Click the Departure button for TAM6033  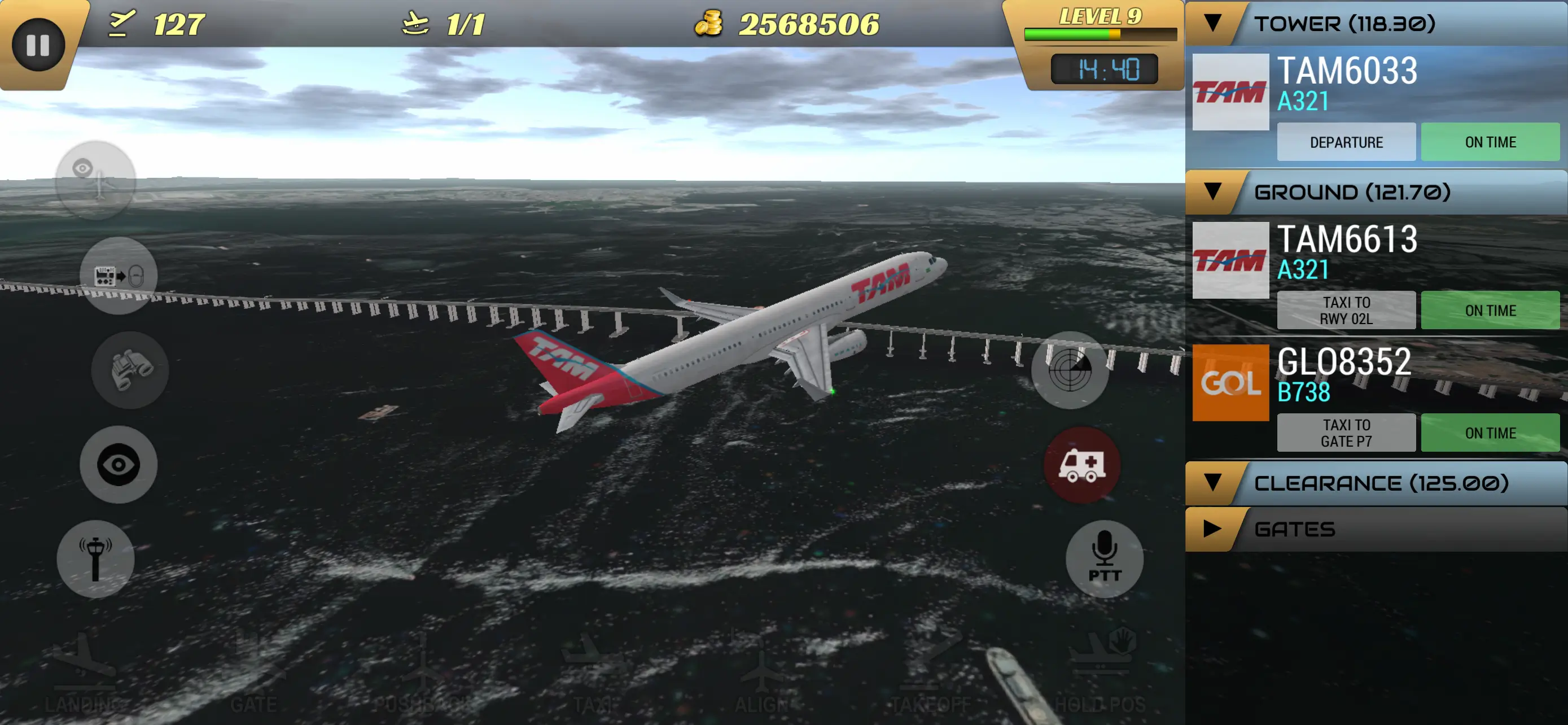(1346, 142)
